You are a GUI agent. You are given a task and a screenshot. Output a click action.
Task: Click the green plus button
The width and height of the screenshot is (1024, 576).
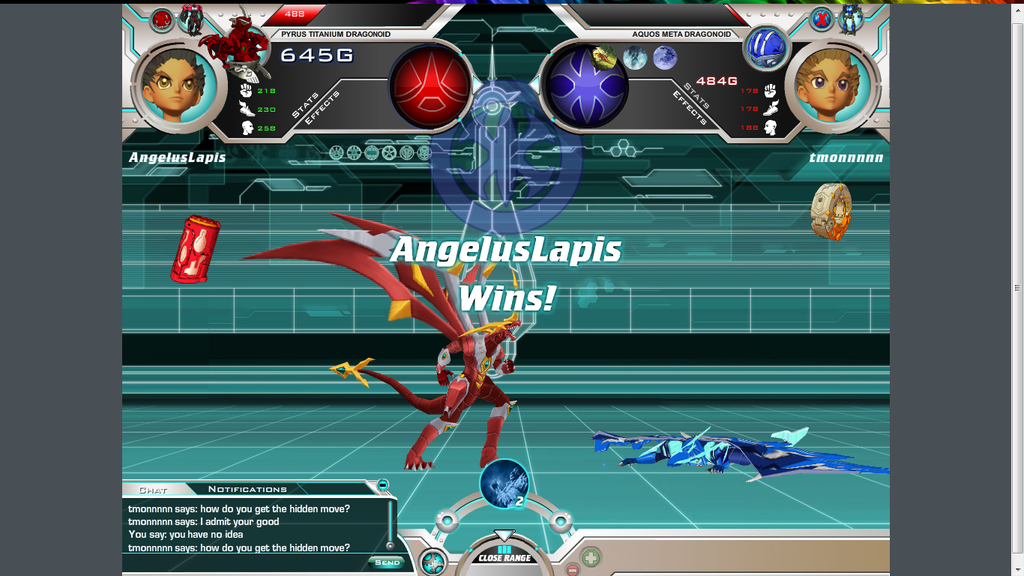click(x=591, y=557)
